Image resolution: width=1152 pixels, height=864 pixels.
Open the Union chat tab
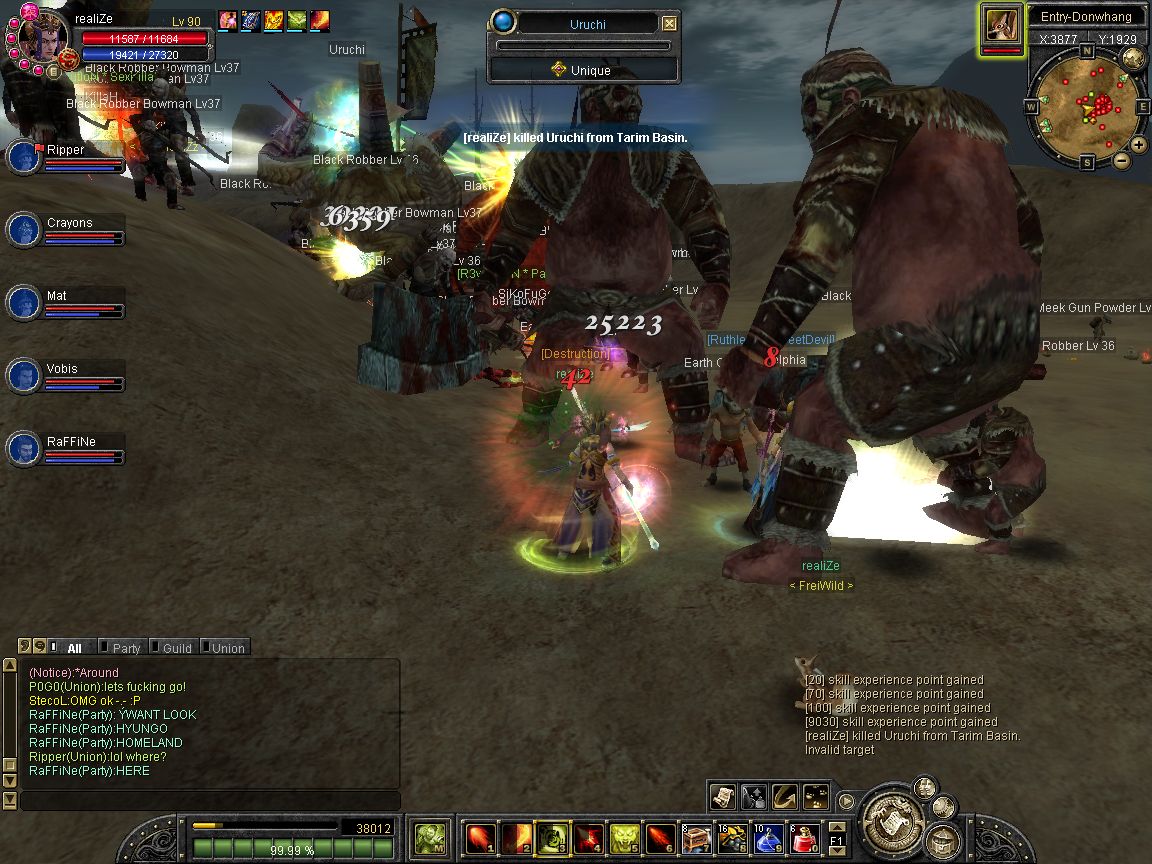[x=227, y=648]
